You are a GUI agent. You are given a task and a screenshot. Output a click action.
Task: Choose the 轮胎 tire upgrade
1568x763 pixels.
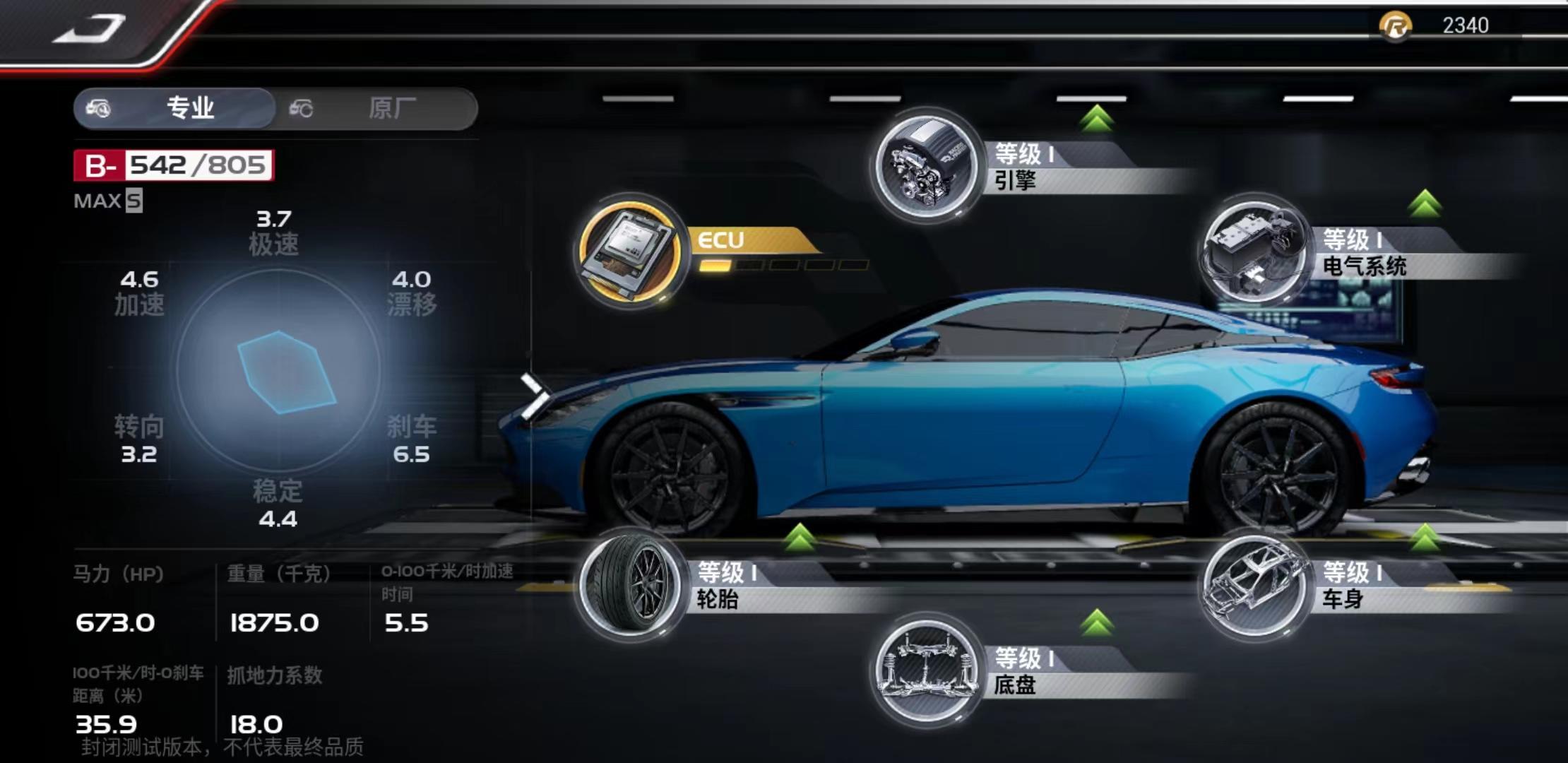(631, 585)
